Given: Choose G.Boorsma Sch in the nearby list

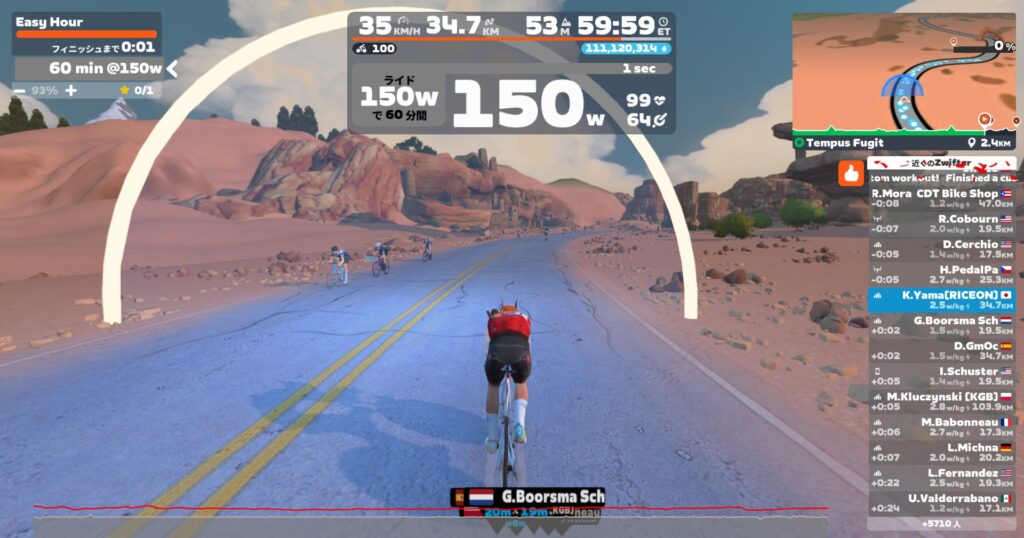Looking at the screenshot, I should 942,325.
